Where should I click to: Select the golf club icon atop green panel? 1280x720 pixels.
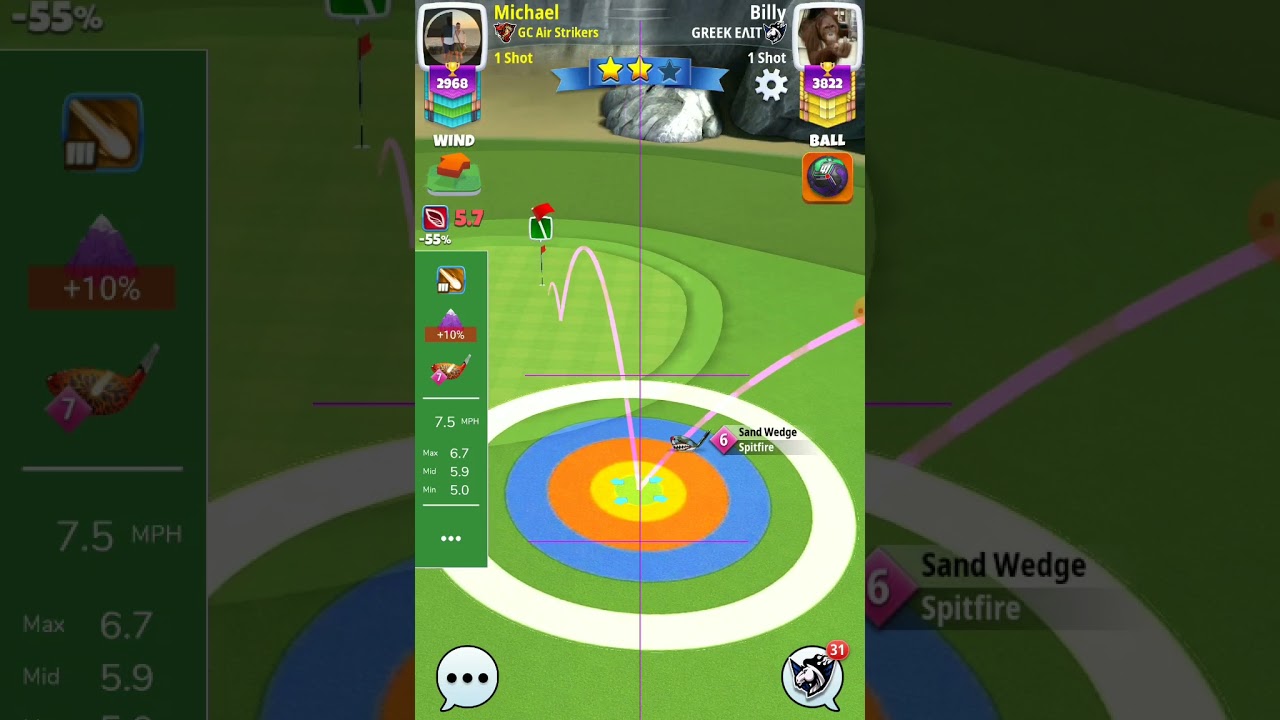click(450, 281)
